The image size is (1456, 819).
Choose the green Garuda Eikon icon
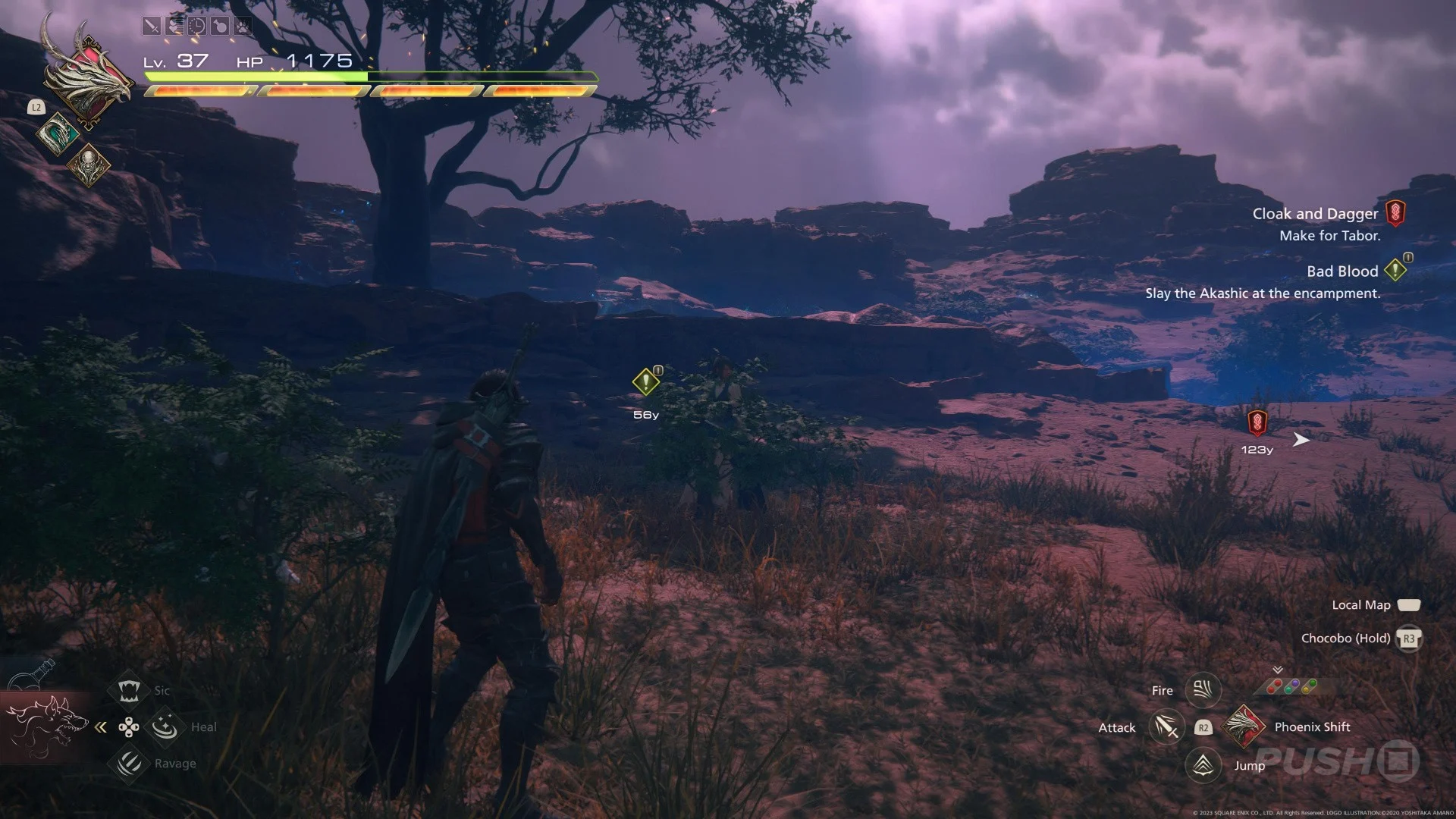tap(58, 134)
